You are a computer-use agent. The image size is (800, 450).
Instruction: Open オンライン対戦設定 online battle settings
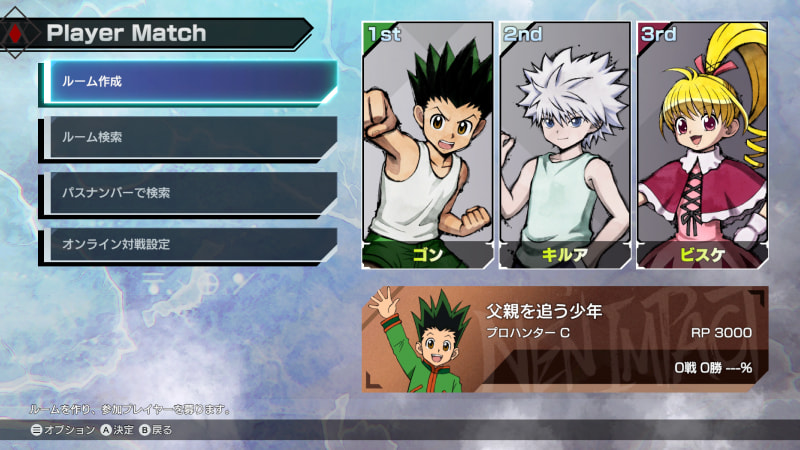pos(190,246)
